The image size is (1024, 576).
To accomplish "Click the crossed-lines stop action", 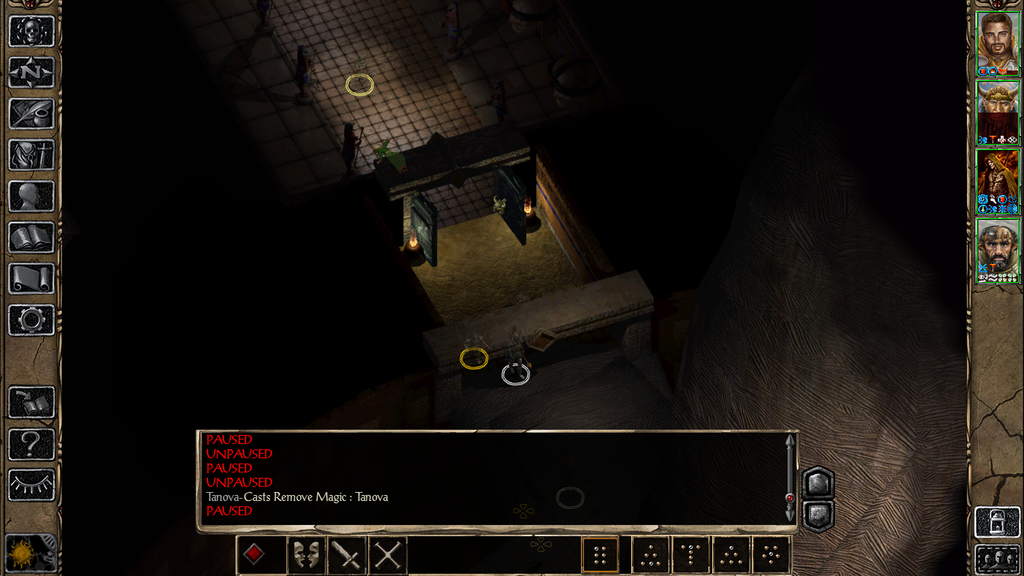I will [x=388, y=554].
